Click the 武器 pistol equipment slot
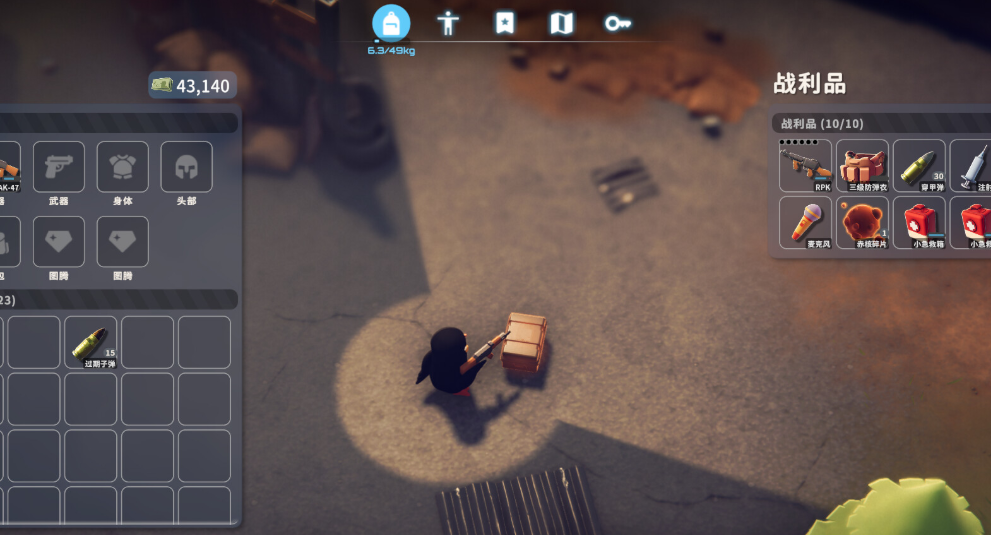 59,167
